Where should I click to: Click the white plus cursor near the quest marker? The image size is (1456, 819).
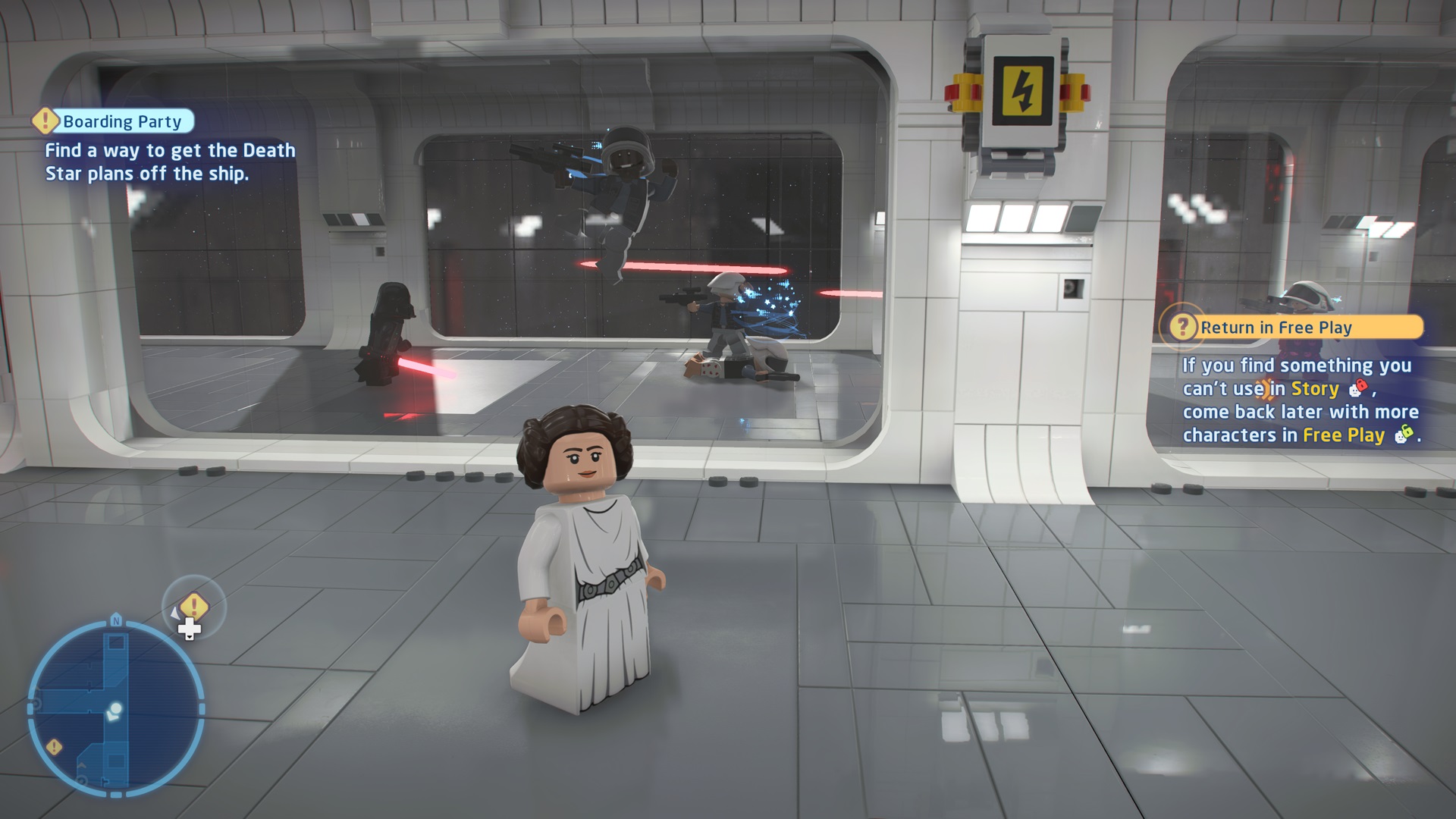(x=189, y=627)
